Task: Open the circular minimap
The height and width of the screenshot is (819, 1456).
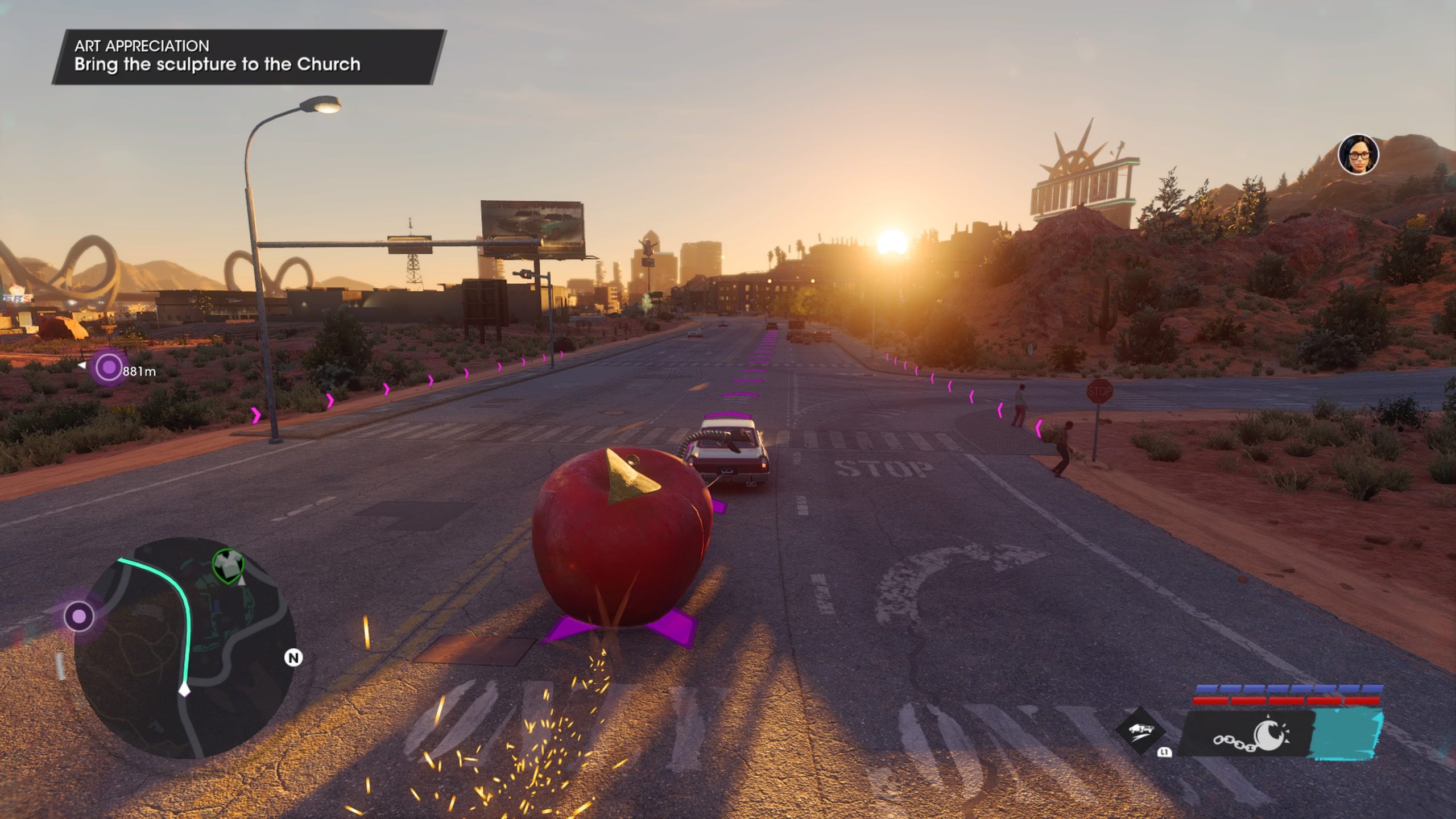Action: [x=185, y=648]
